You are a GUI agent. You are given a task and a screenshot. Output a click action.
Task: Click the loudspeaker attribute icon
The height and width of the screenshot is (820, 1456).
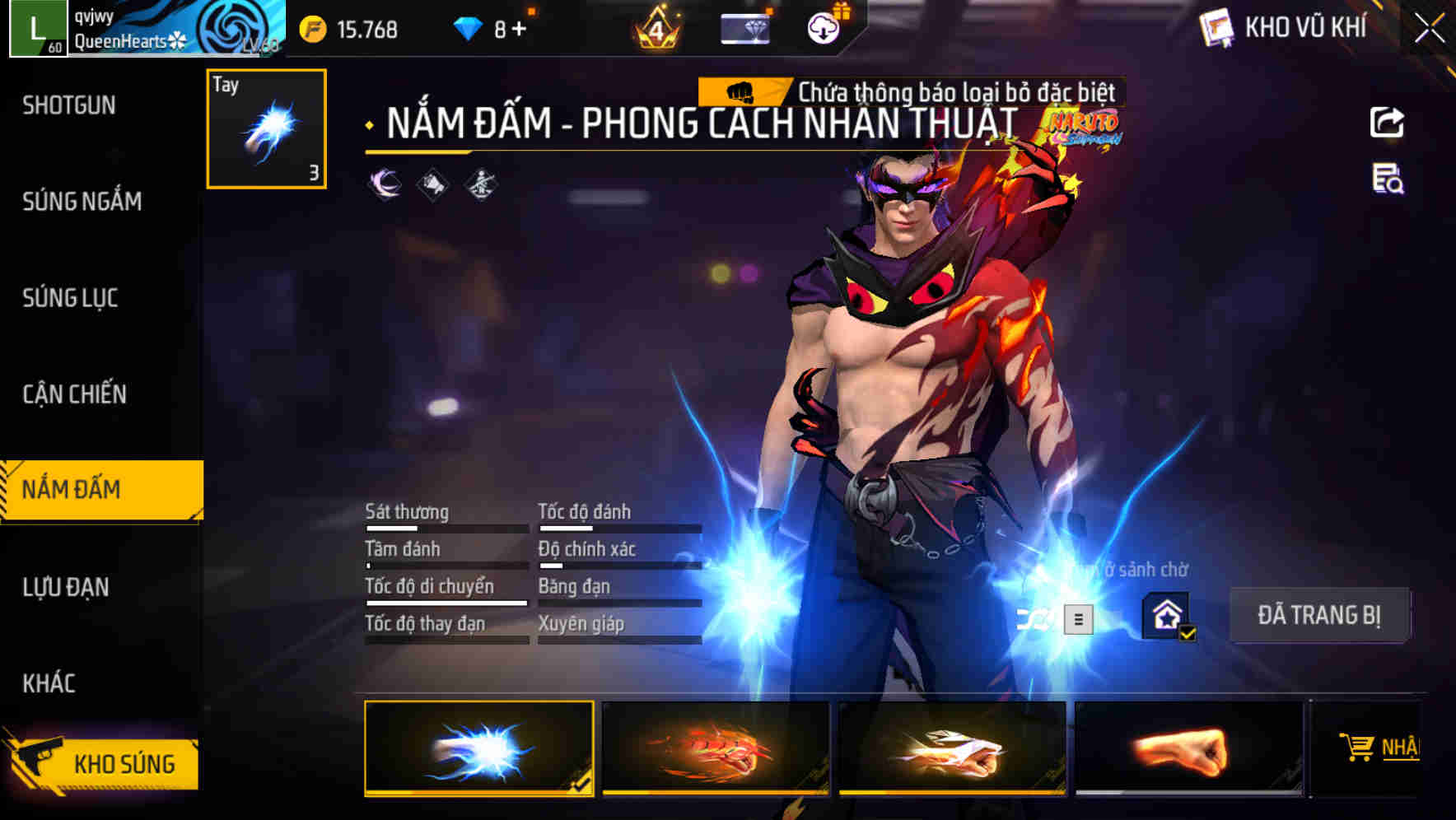pyautogui.click(x=432, y=184)
